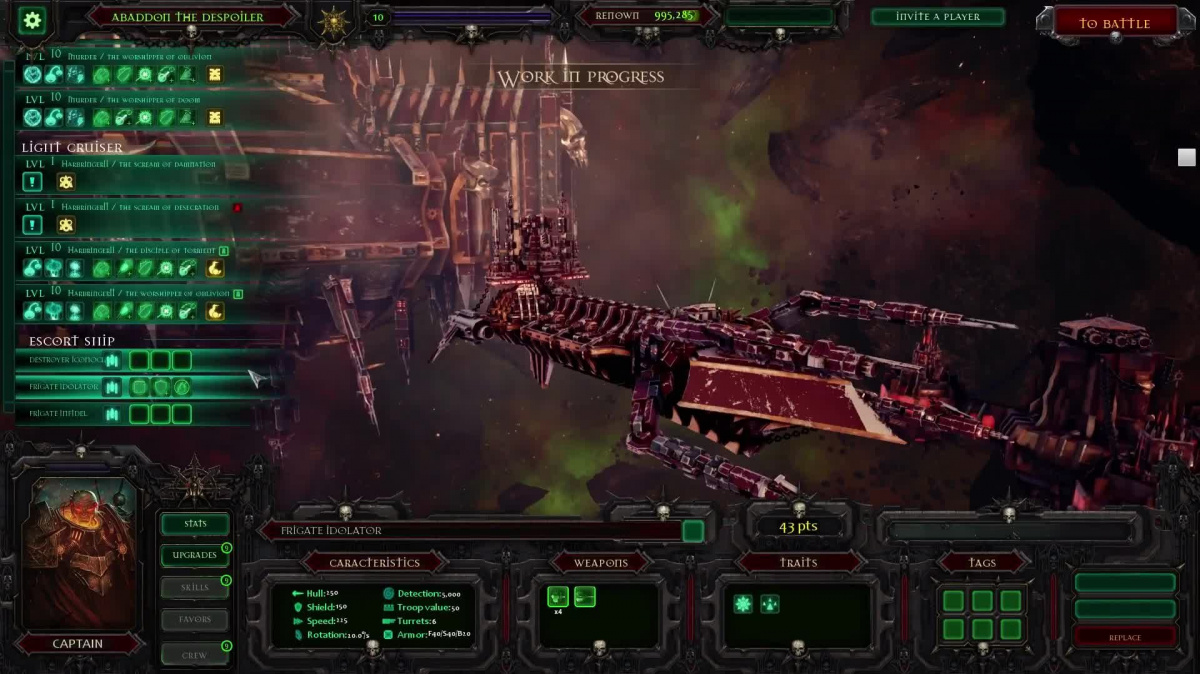Viewport: 1200px width, 674px height.
Task: Open the Skills tab
Action: point(195,587)
